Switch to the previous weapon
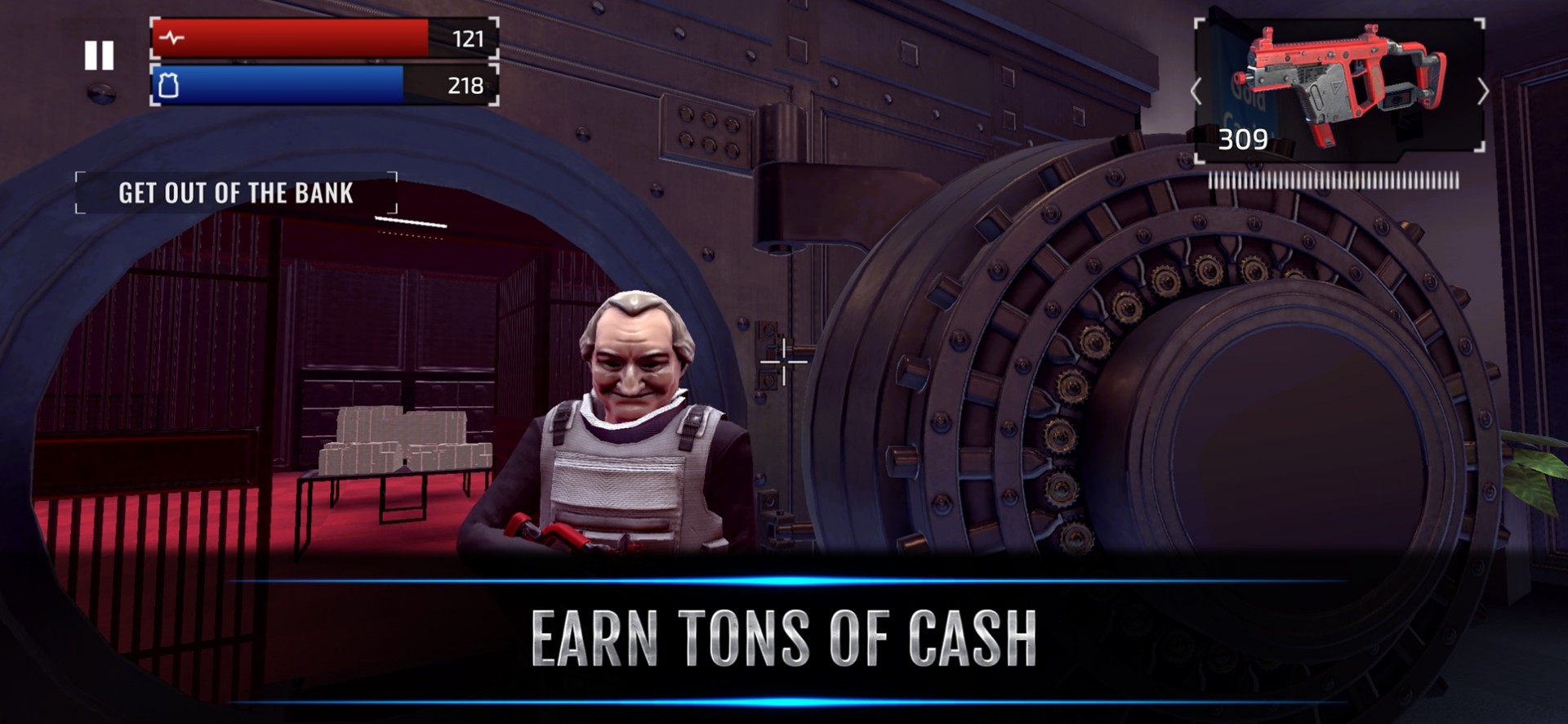The height and width of the screenshot is (724, 1568). (x=1196, y=91)
